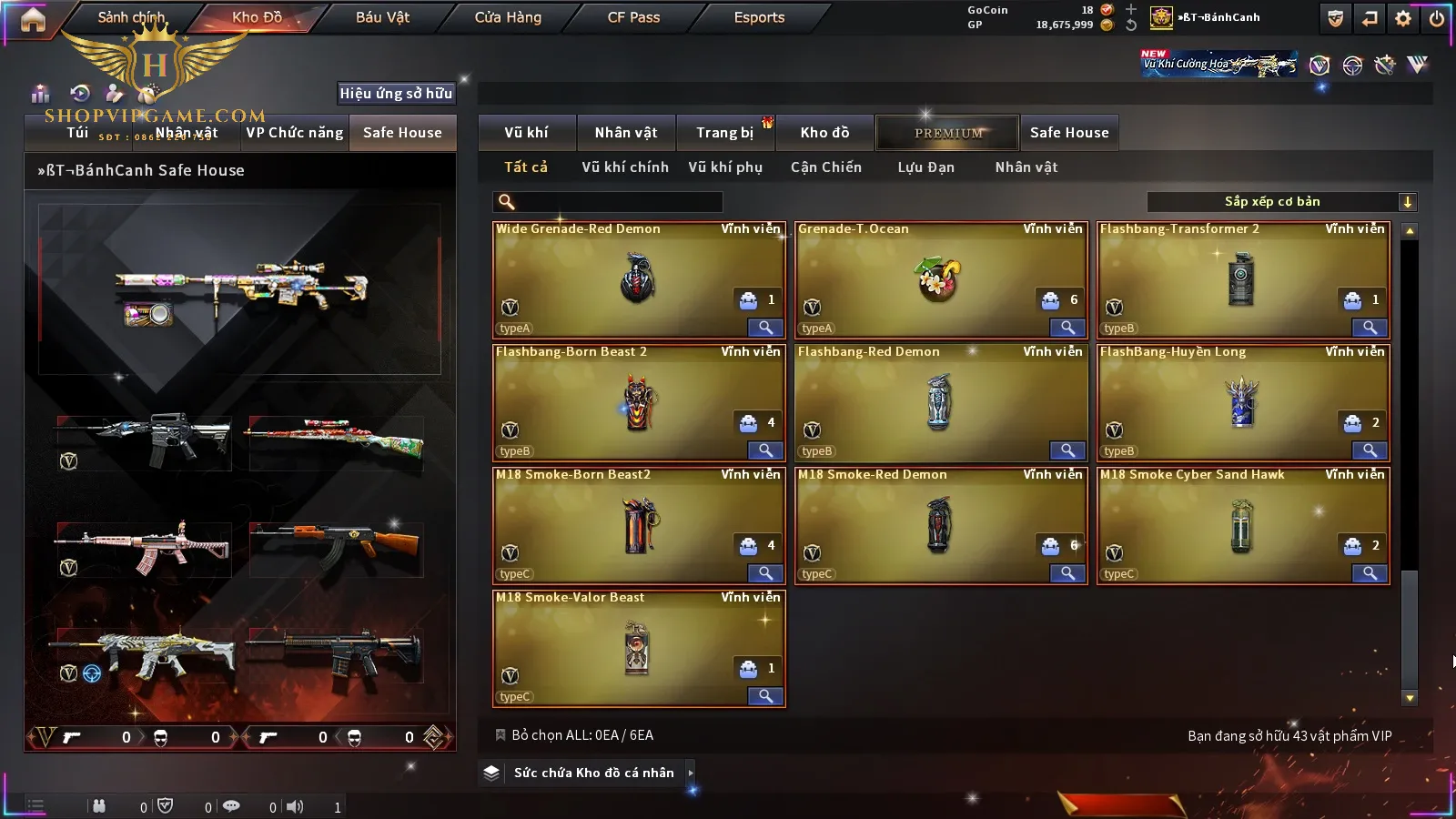Filter by Vũ khí chính category
The image size is (1456, 819).
(624, 167)
